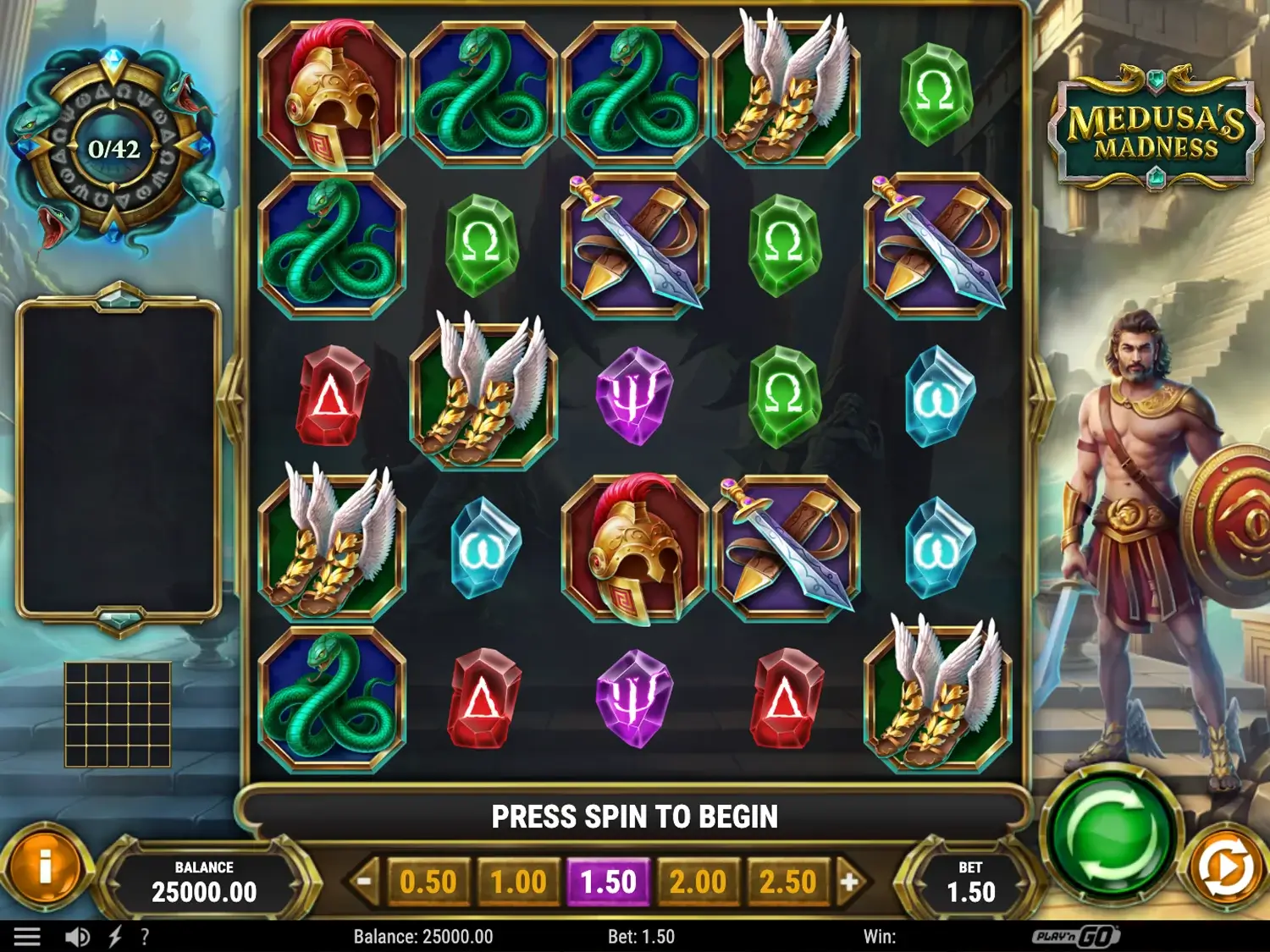Image resolution: width=1270 pixels, height=952 pixels.
Task: Open the orange info paytable button
Action: 46,867
